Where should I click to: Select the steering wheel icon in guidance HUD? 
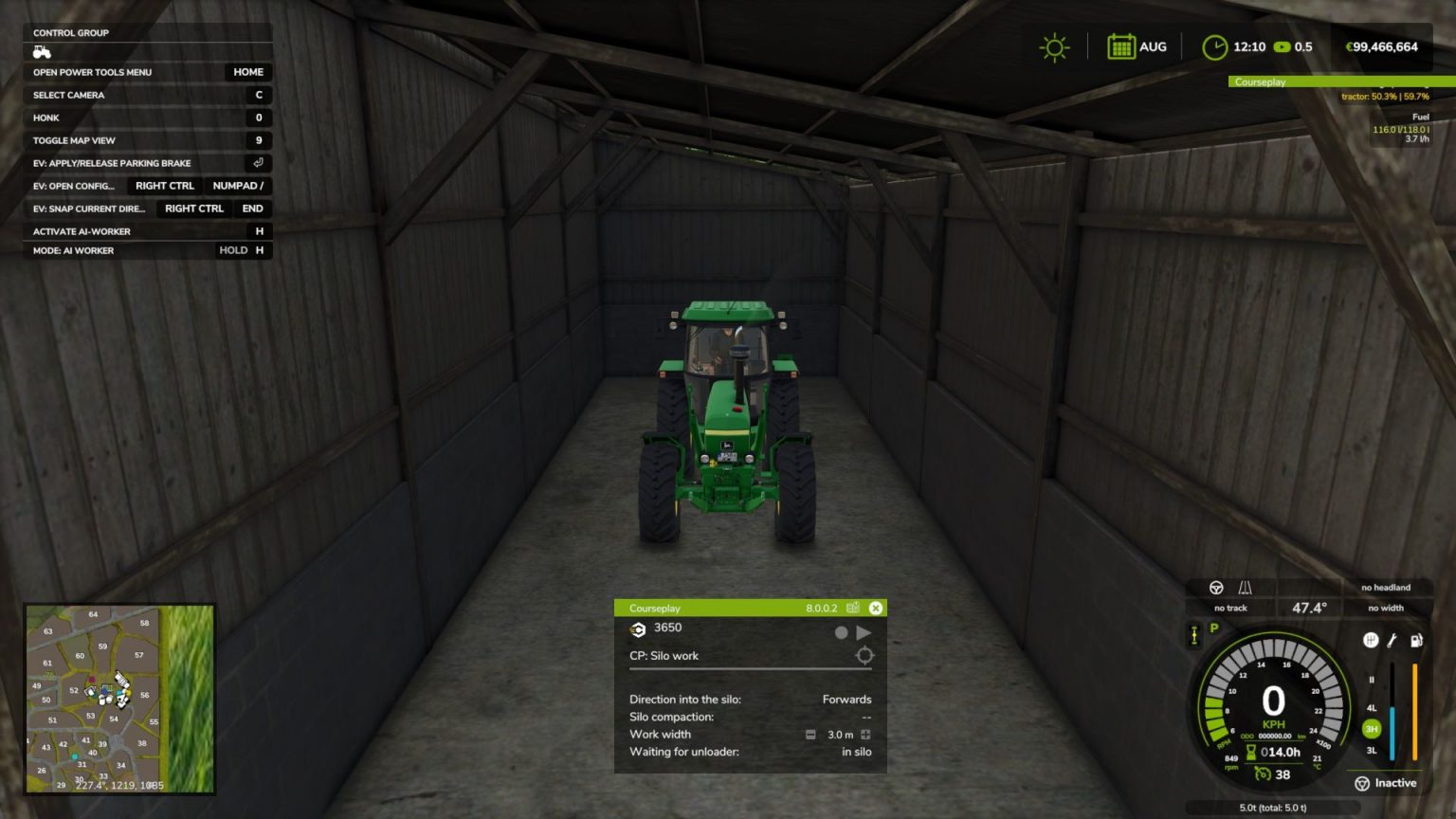pos(1217,588)
